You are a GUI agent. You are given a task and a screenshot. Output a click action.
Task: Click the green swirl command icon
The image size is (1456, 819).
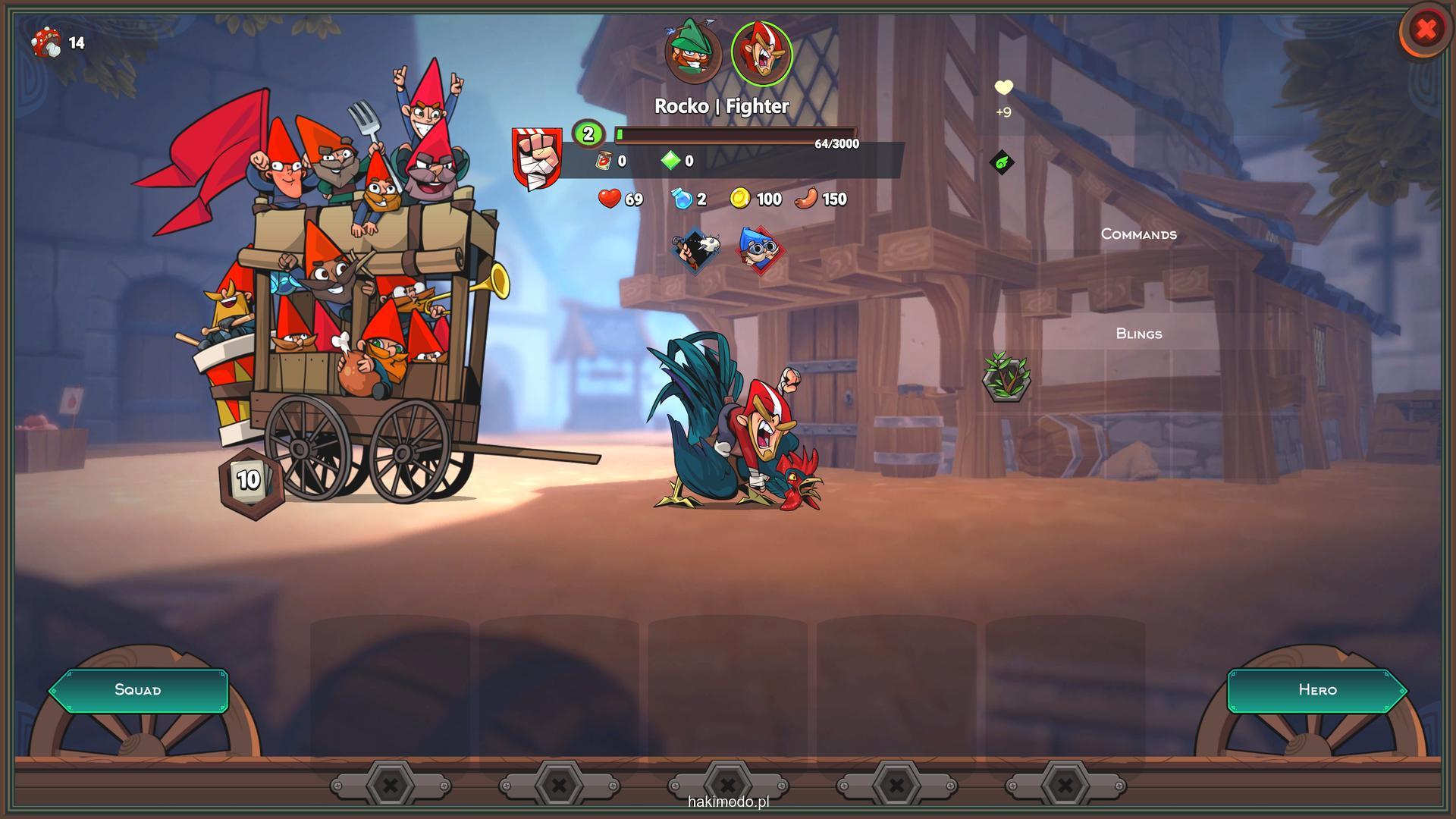[1002, 162]
